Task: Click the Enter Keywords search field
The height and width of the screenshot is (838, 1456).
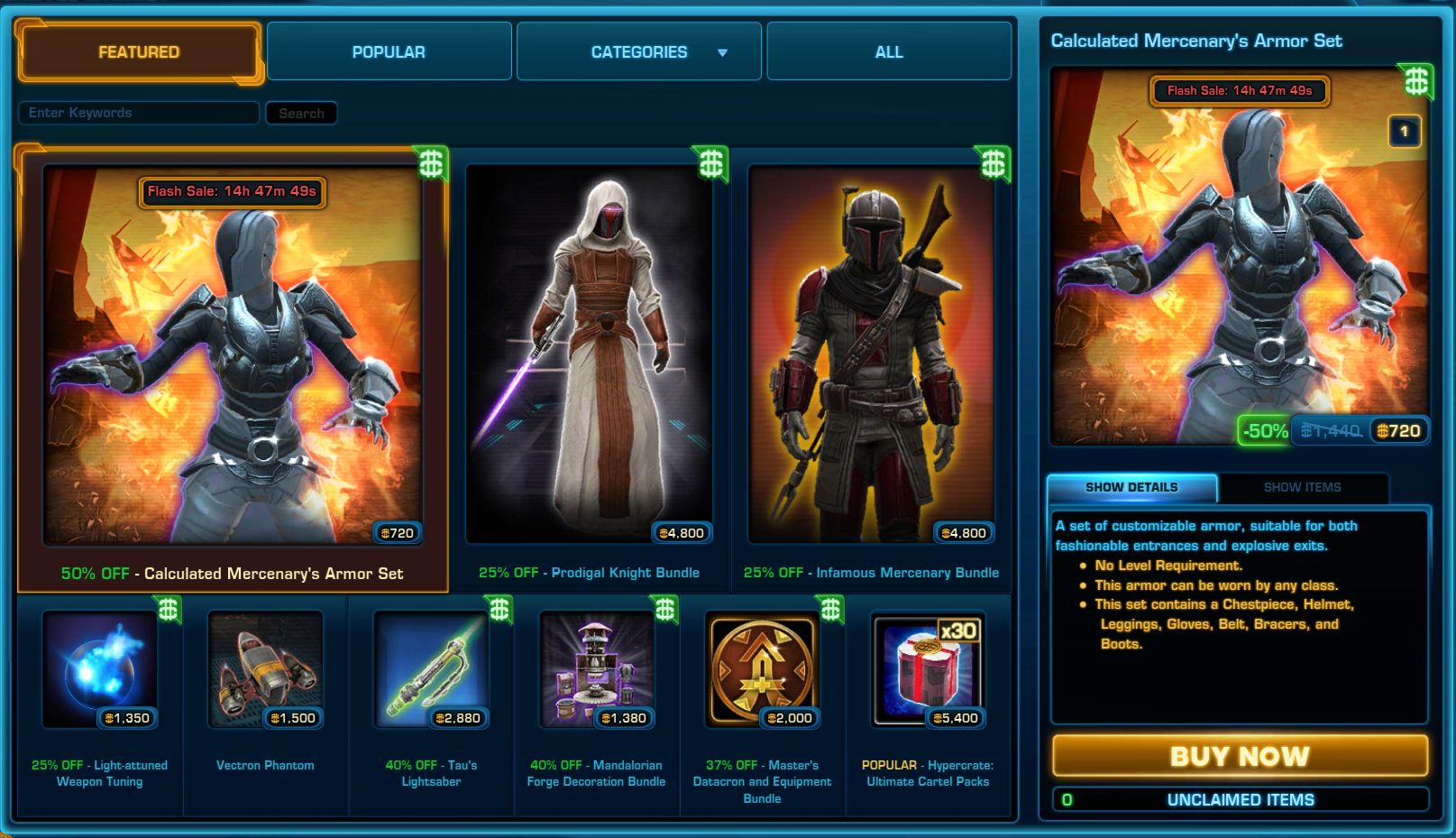Action: [x=138, y=113]
